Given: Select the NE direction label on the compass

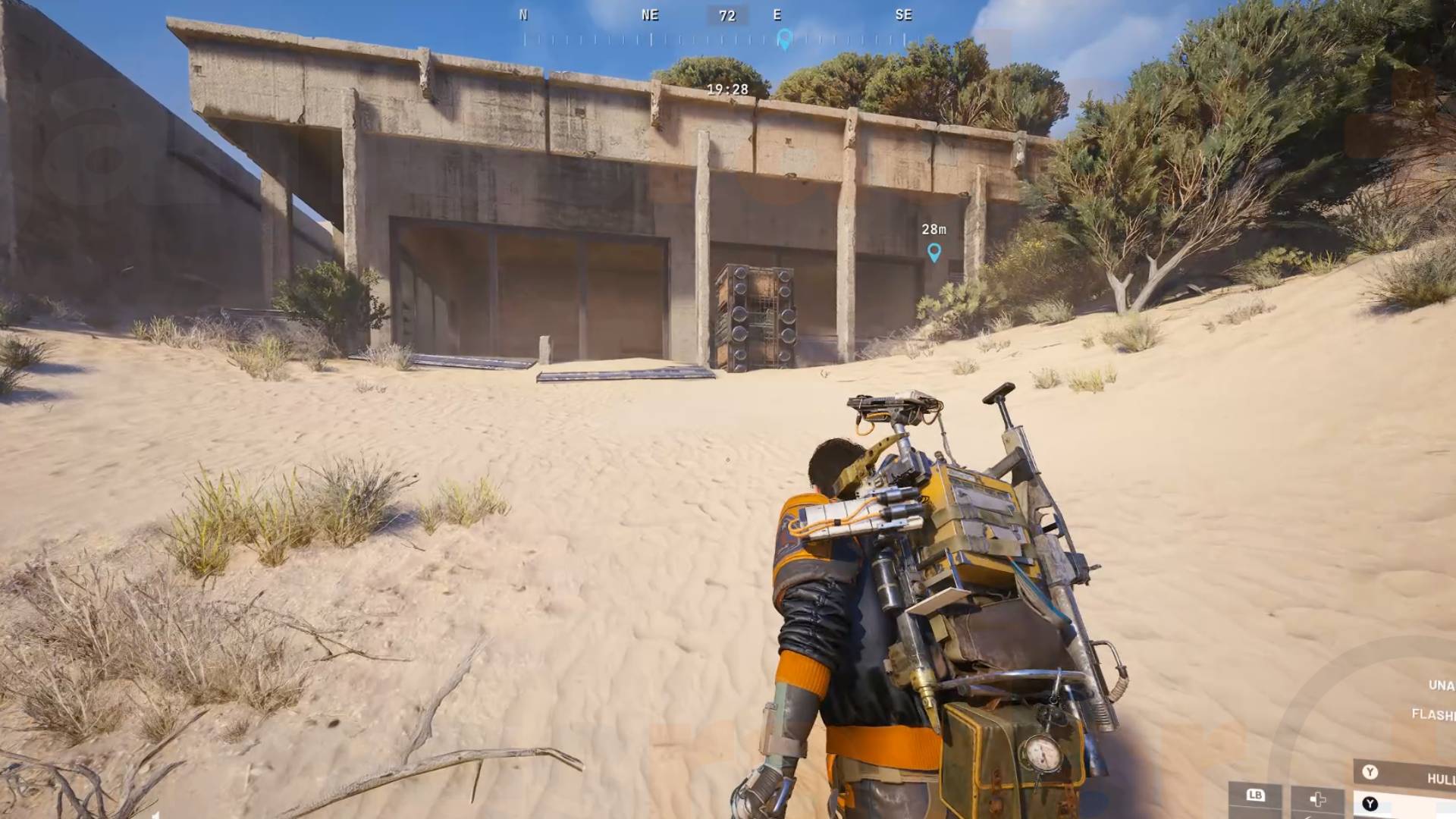Looking at the screenshot, I should tap(649, 14).
